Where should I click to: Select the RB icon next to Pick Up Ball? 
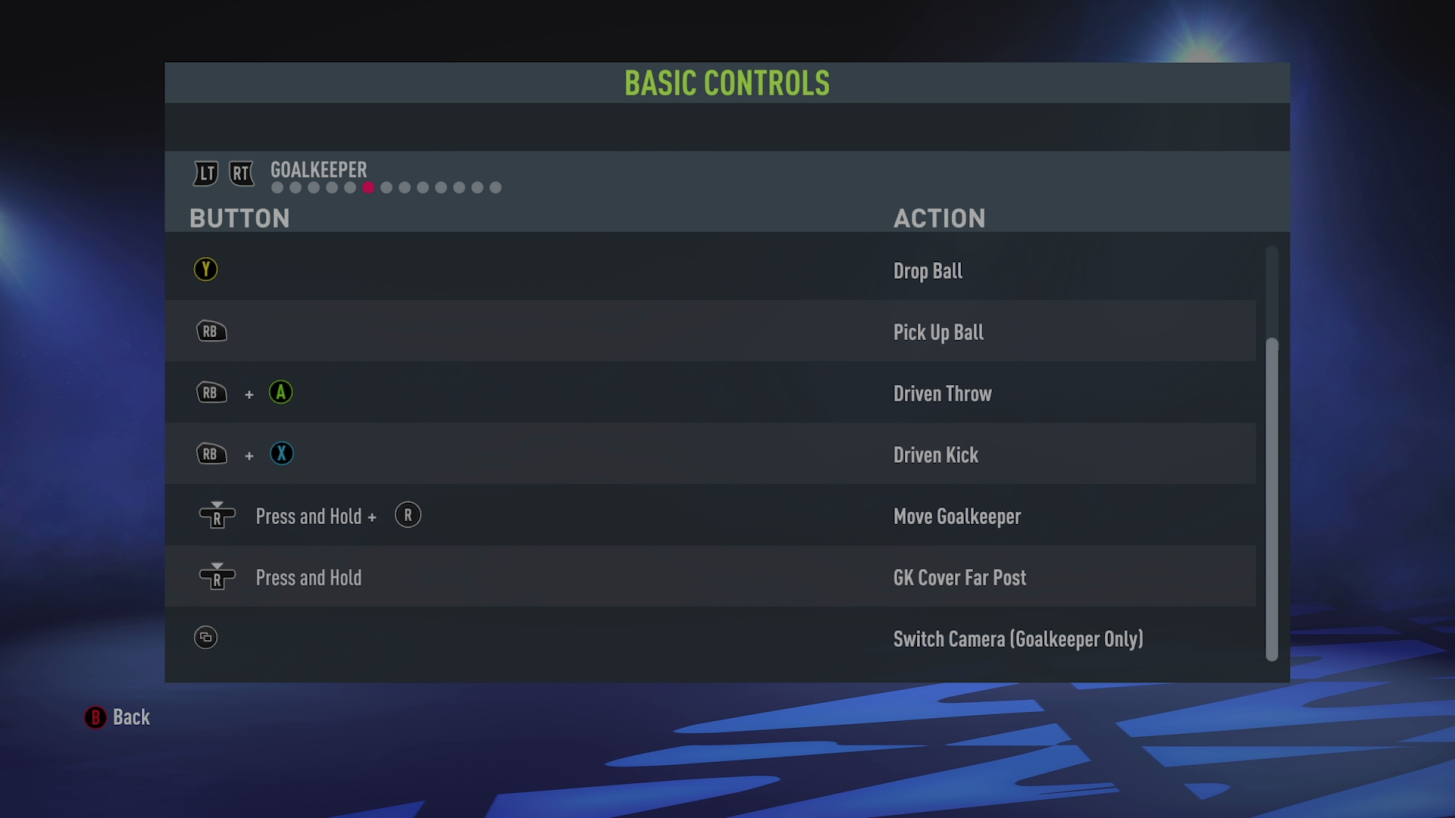click(211, 331)
